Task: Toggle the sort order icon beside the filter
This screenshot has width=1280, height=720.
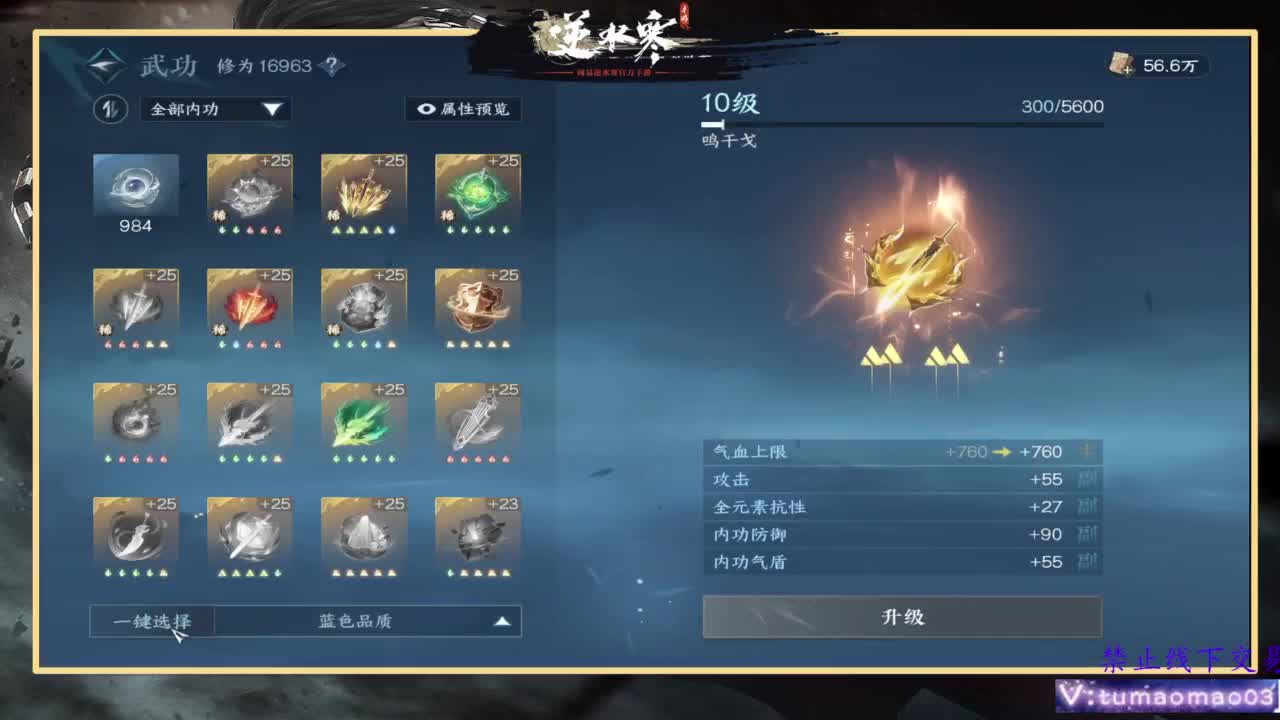Action: (x=111, y=110)
